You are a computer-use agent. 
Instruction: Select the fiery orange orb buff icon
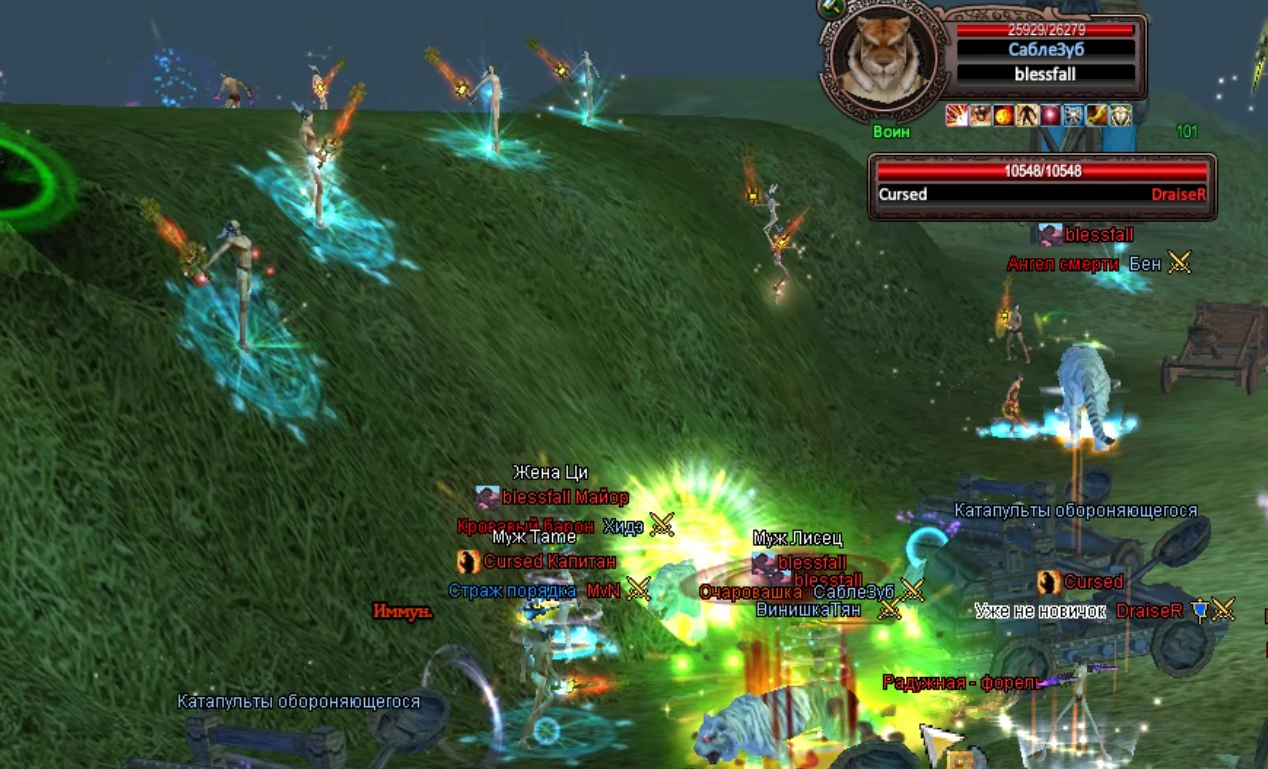(x=1003, y=115)
